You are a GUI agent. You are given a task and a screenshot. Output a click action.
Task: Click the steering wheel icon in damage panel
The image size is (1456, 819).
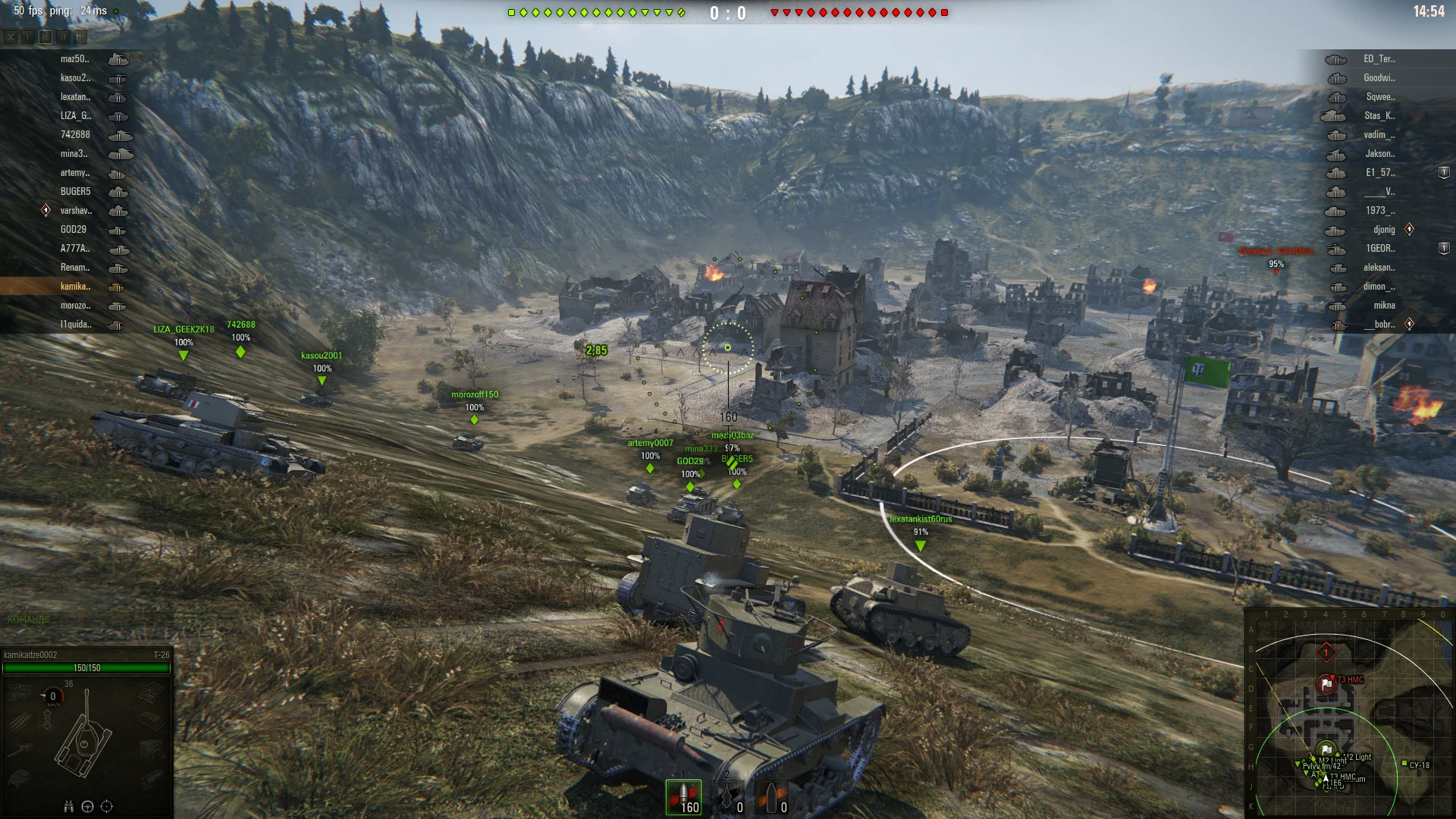[x=87, y=806]
